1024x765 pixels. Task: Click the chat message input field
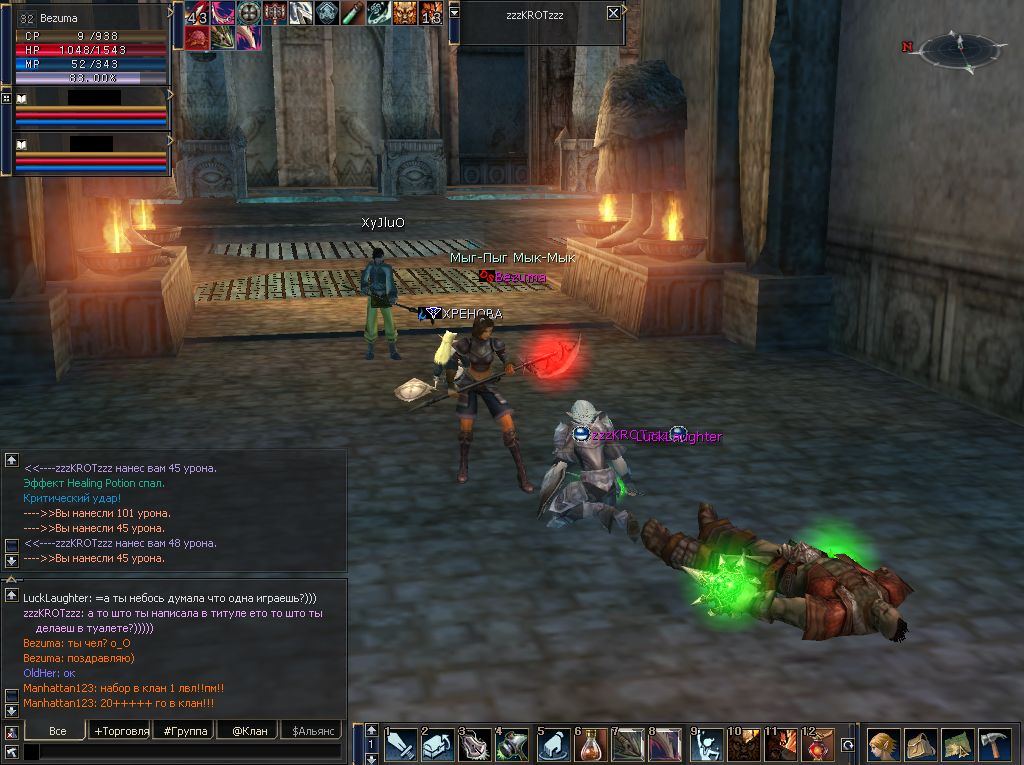180,750
